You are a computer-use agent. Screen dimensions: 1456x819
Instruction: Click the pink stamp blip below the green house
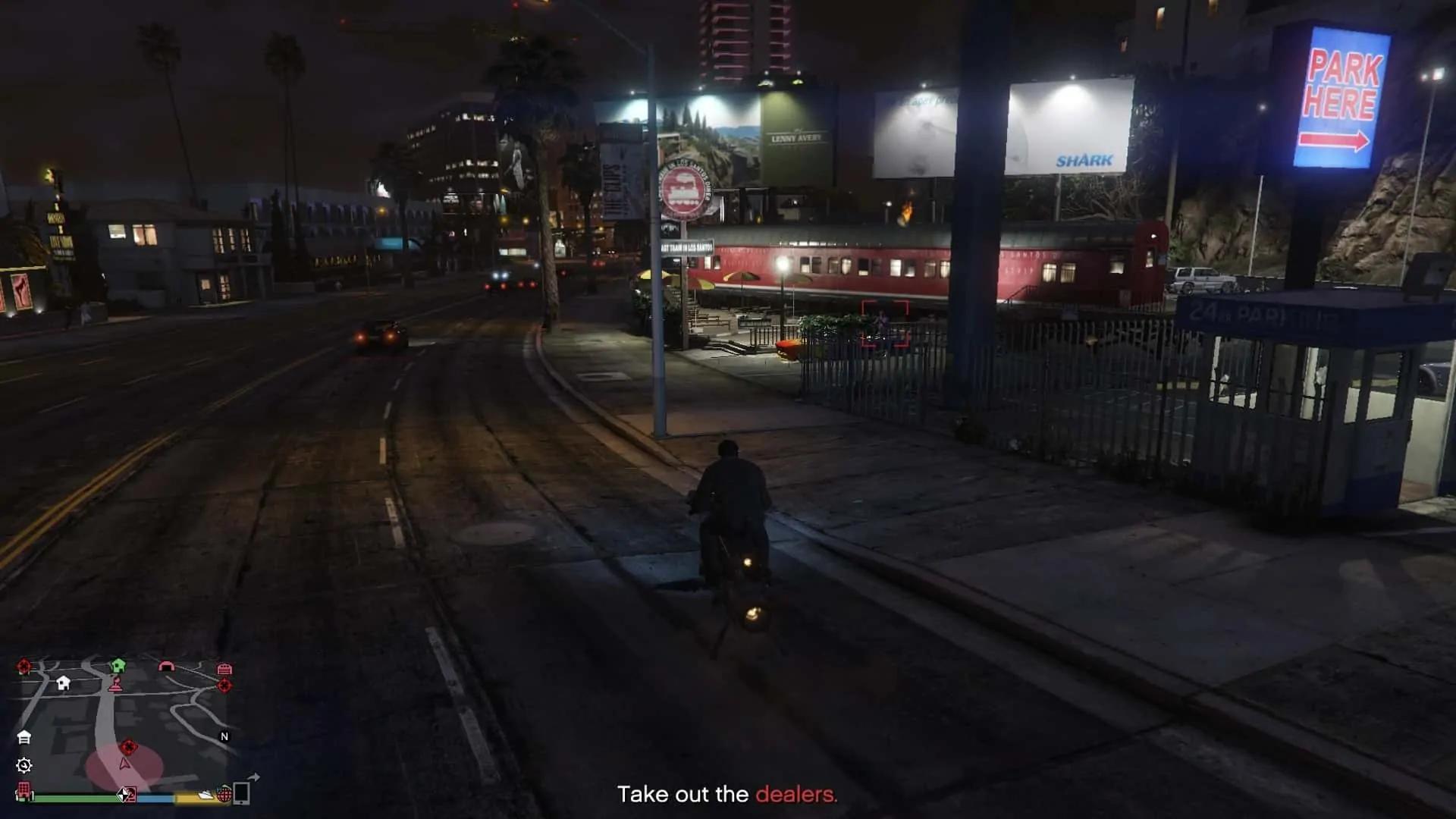117,685
